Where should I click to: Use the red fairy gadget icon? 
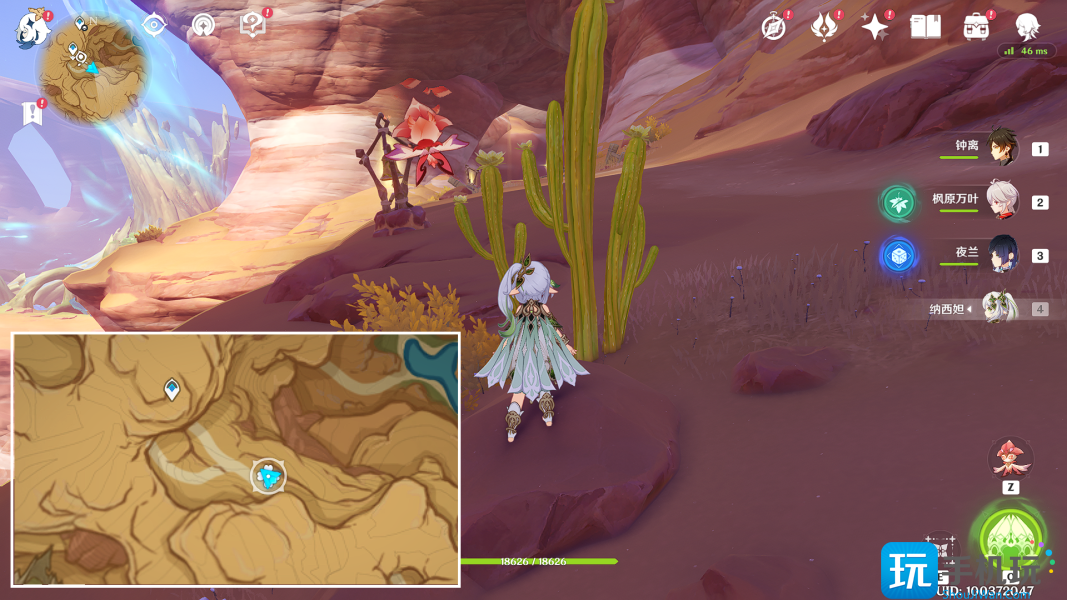[x=1010, y=458]
